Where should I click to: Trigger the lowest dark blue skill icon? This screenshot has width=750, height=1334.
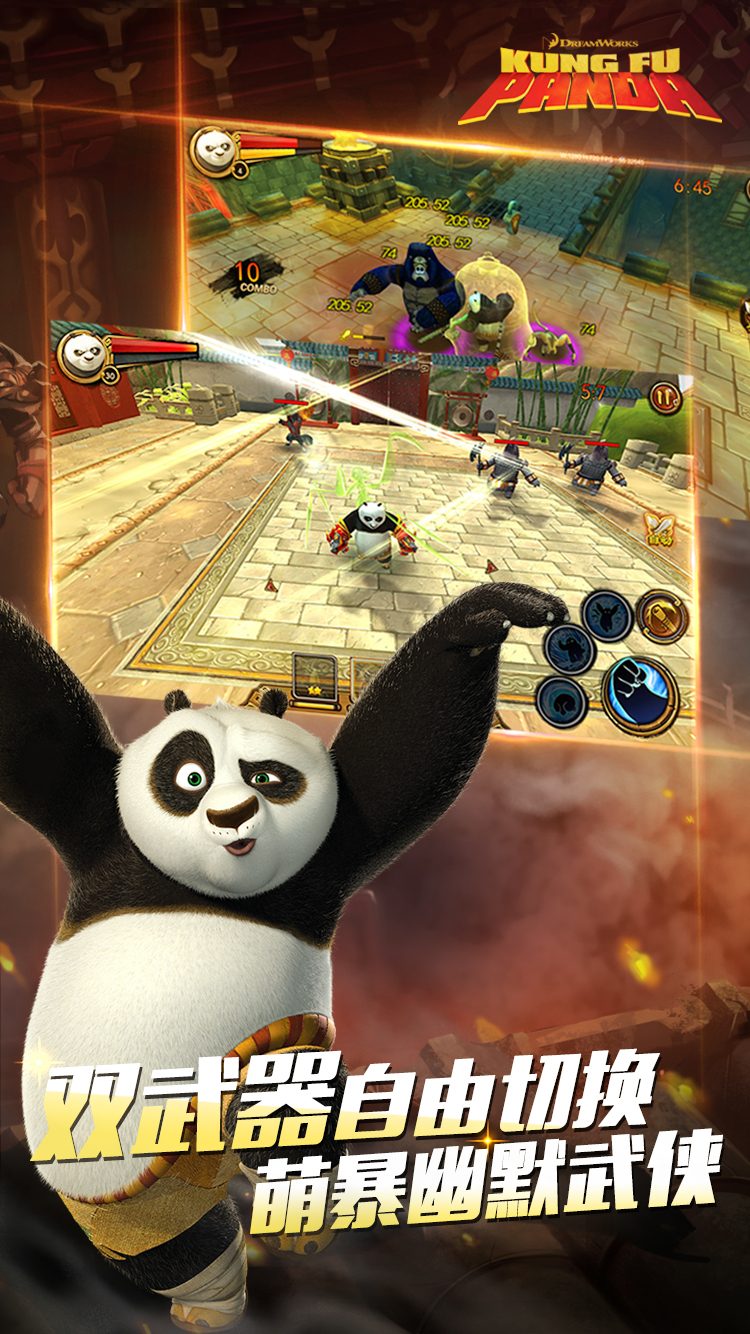[561, 700]
